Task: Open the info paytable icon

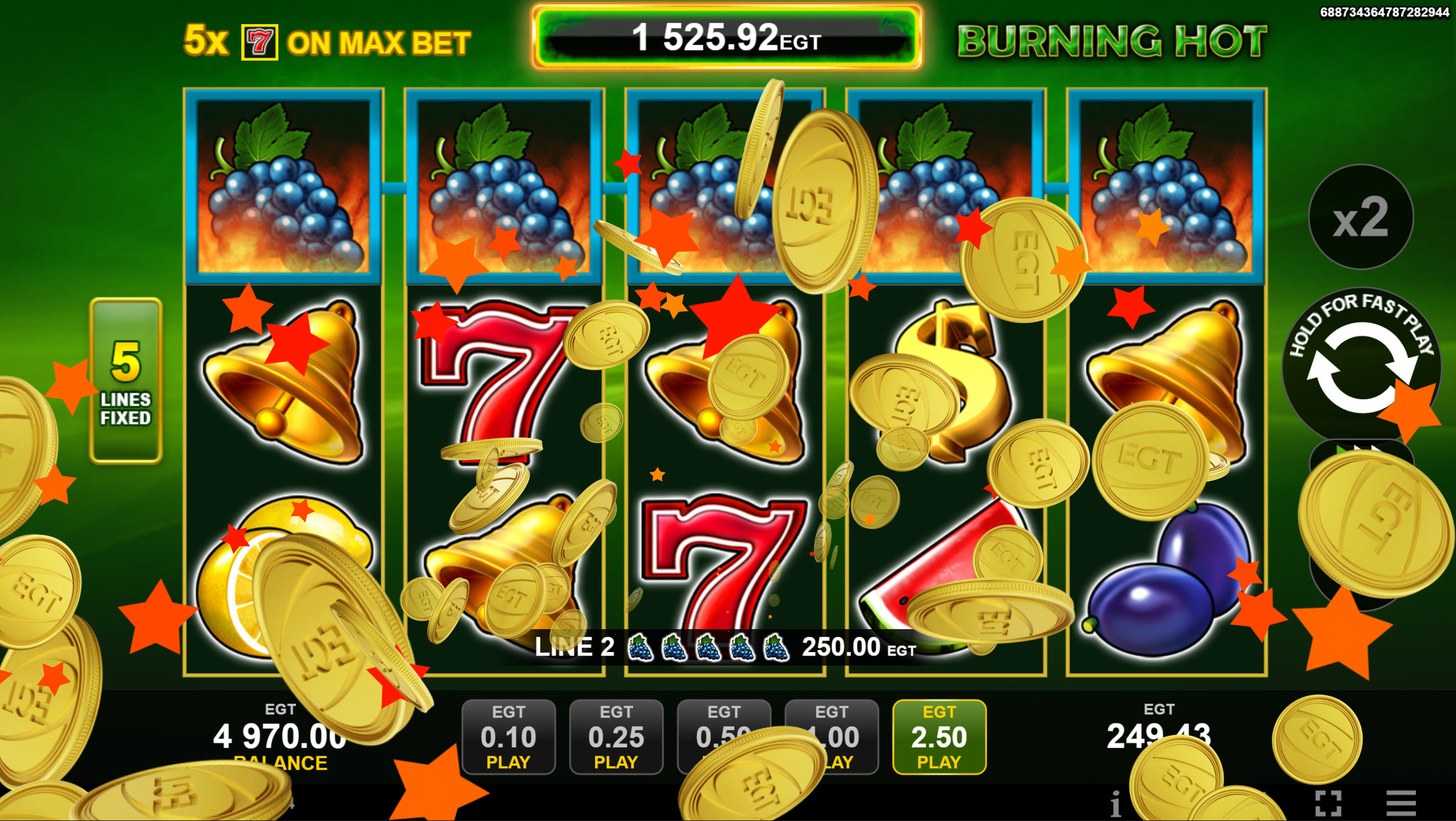Action: pyautogui.click(x=1115, y=803)
